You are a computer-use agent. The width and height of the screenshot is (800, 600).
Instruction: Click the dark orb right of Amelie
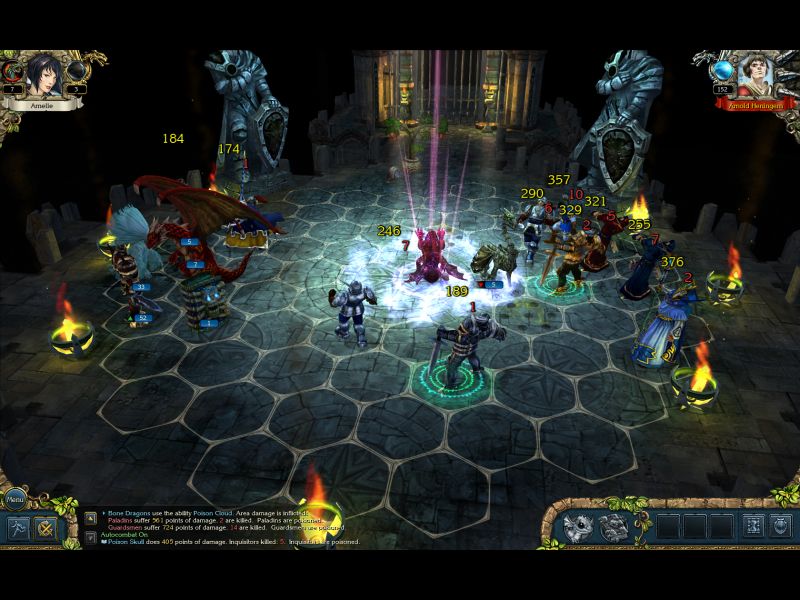point(76,71)
